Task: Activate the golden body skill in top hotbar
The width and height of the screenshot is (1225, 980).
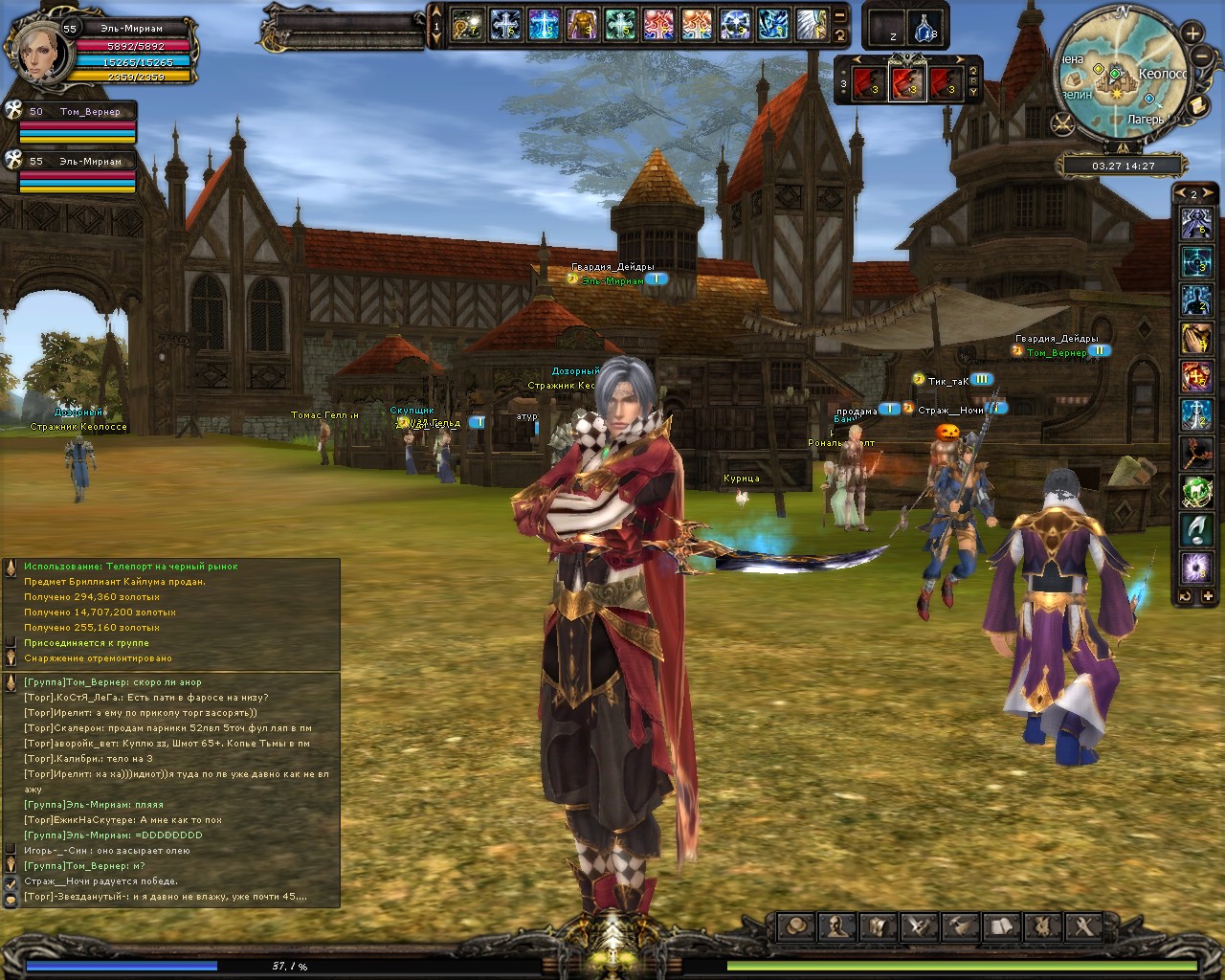Action: (582, 24)
